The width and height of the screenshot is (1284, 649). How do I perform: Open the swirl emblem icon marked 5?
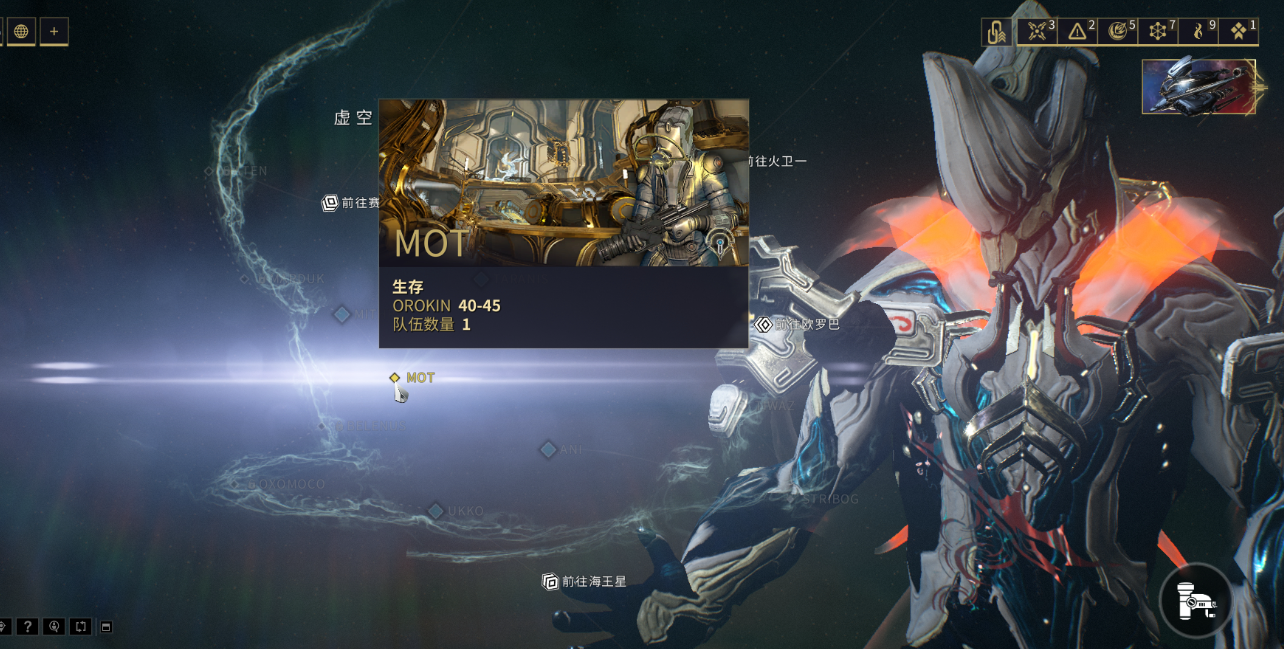(x=1118, y=32)
